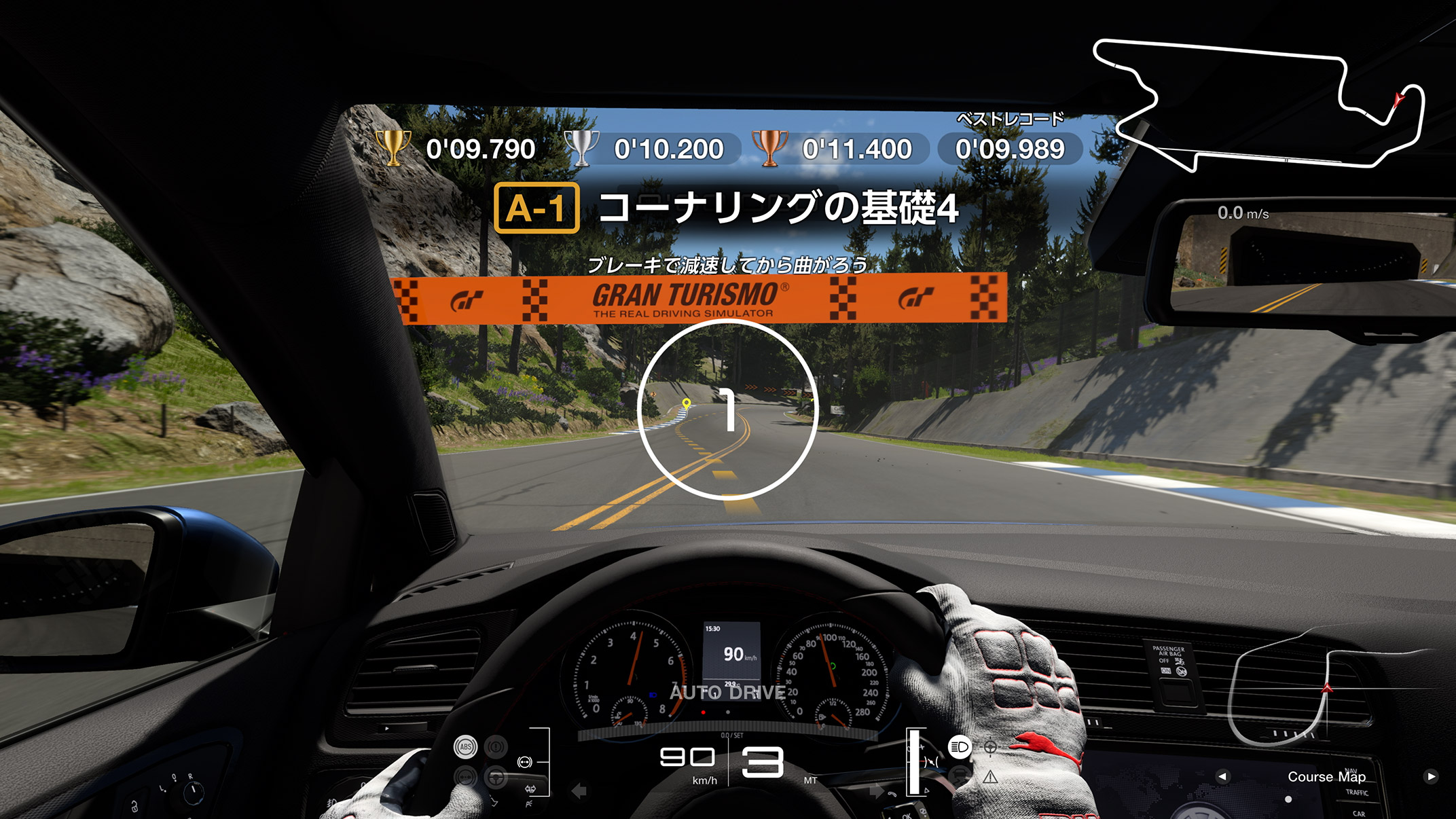This screenshot has width=1456, height=819.
Task: Show the previous multi-function display page
Action: 1222,776
